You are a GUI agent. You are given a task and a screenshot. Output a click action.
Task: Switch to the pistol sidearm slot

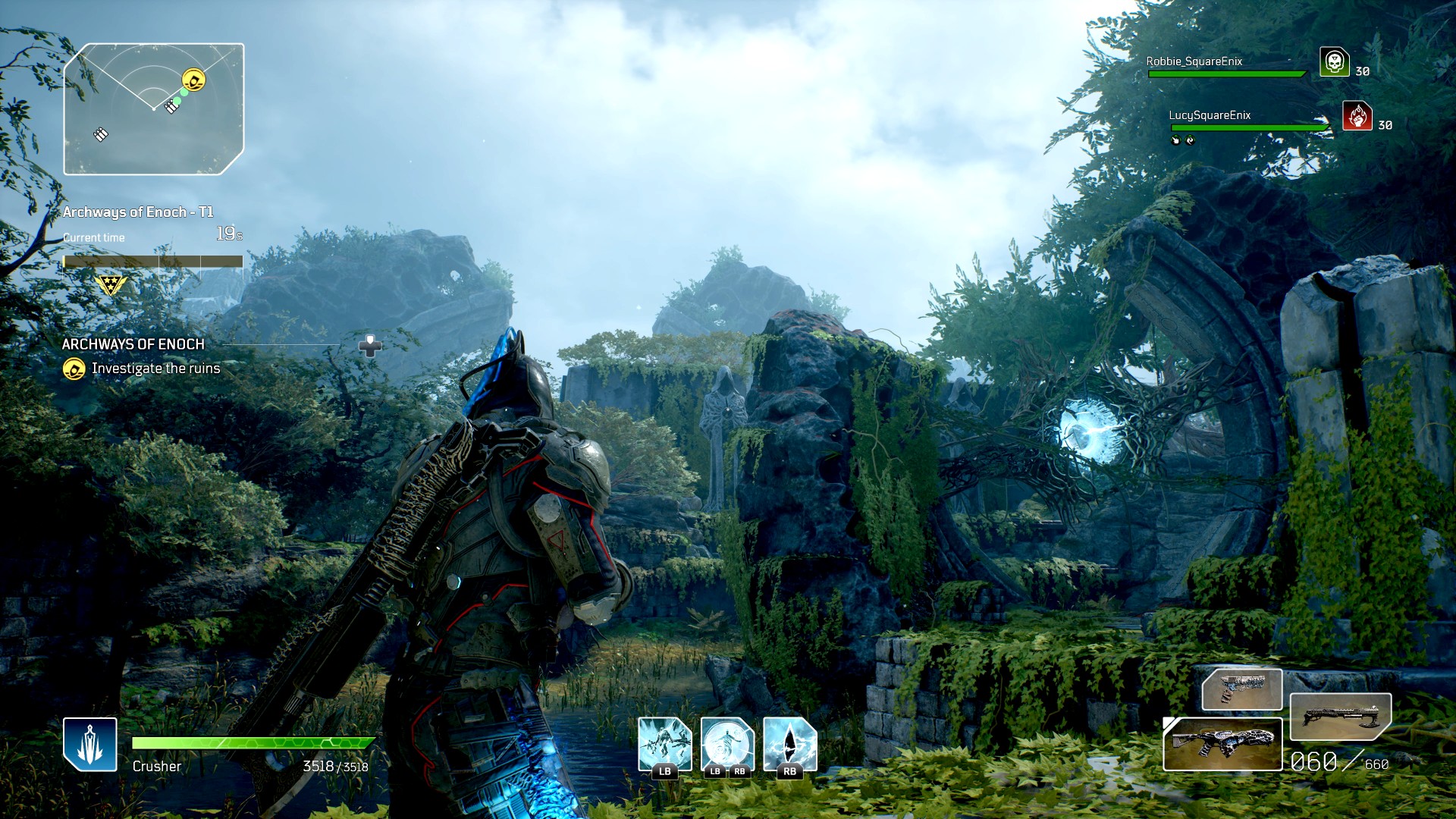point(1242,689)
